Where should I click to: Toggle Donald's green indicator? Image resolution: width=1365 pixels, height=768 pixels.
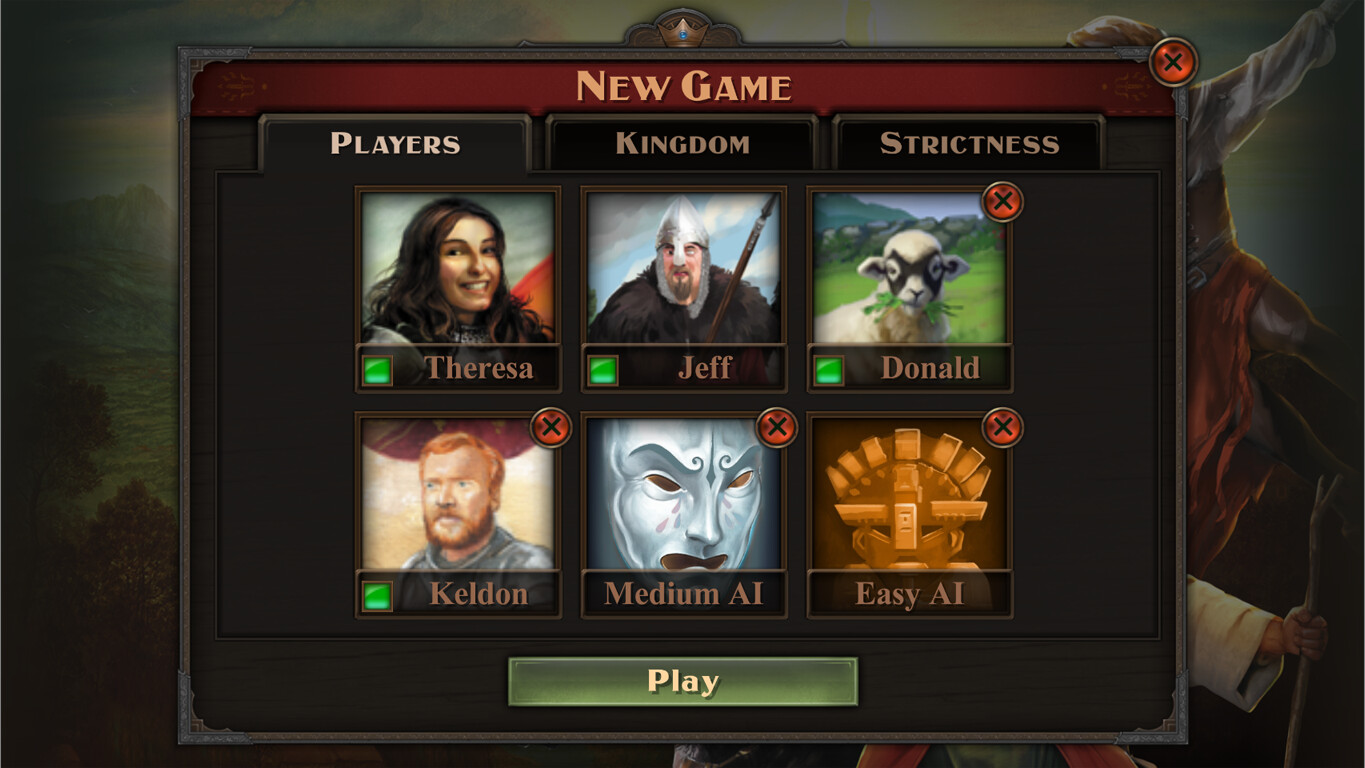pyautogui.click(x=828, y=368)
